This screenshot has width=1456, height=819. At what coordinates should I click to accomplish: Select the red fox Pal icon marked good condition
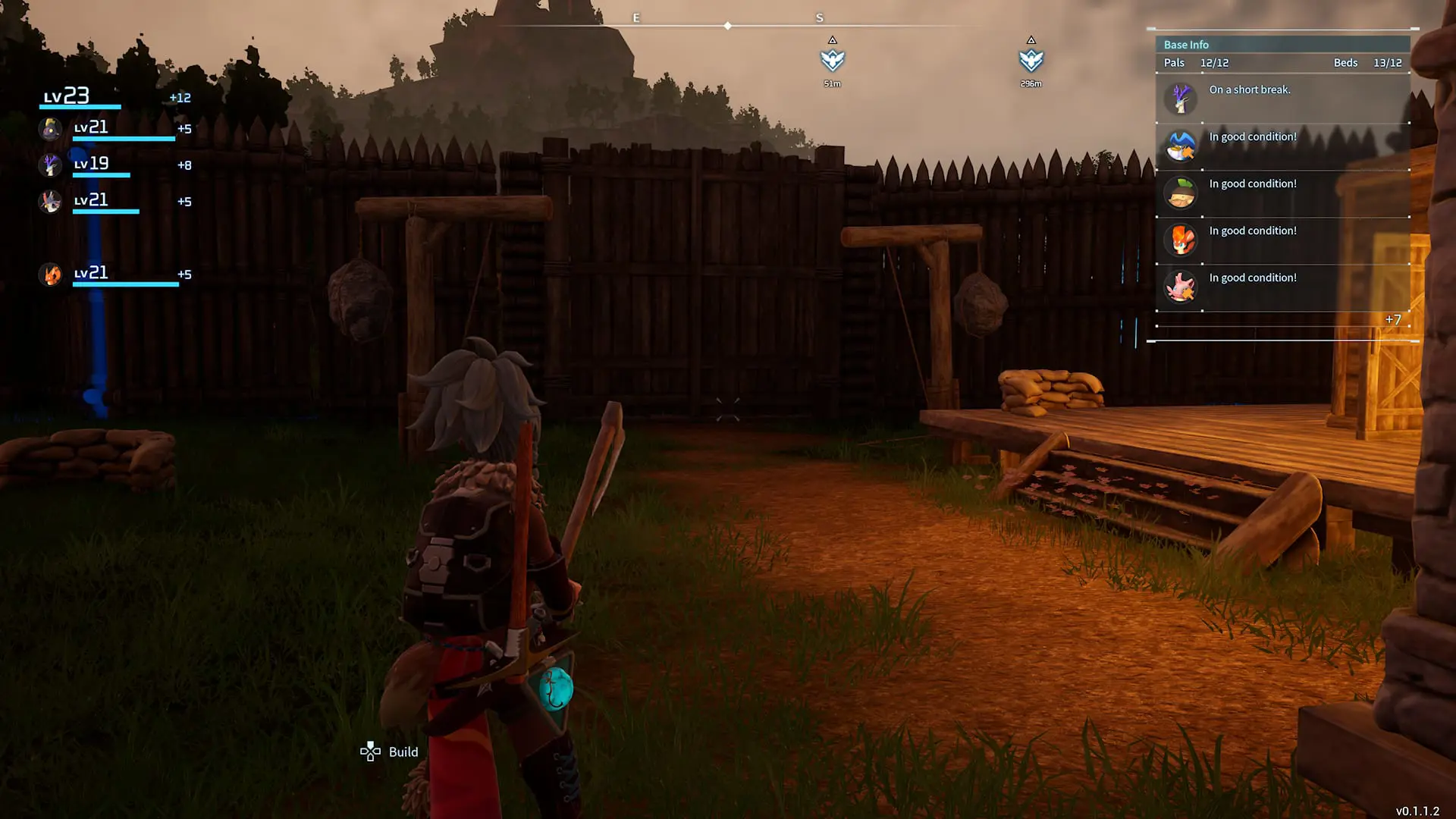tap(1180, 240)
